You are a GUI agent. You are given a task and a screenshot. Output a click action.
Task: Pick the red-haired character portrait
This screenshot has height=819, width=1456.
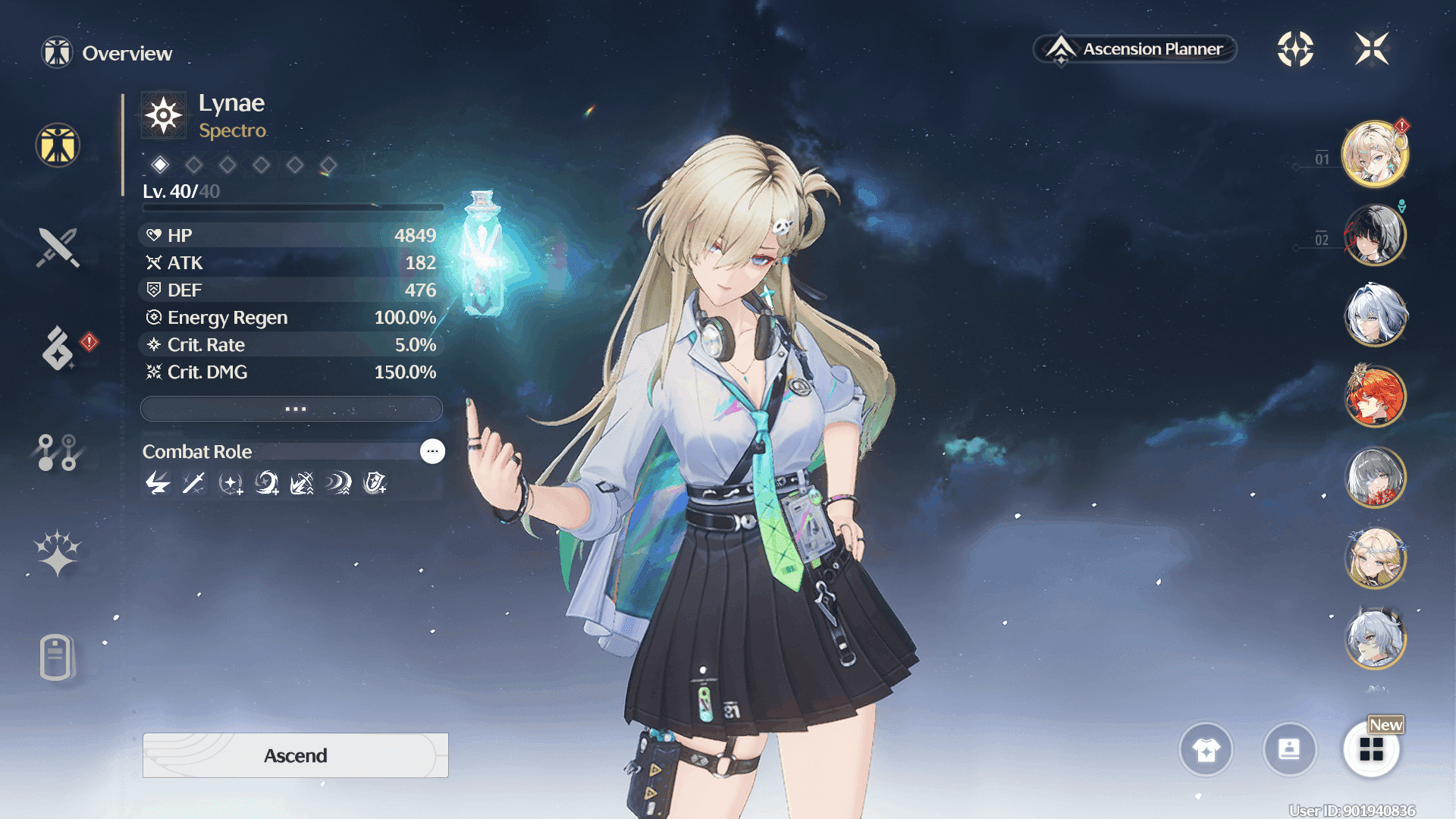[1374, 396]
